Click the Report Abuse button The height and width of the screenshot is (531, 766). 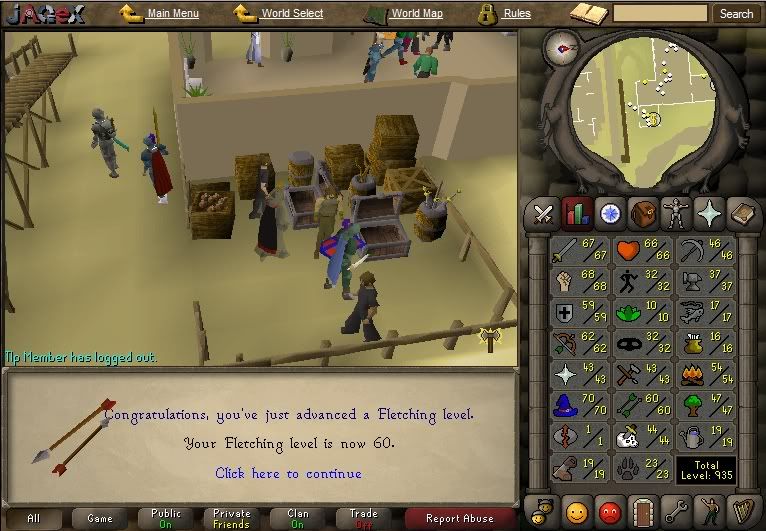point(459,518)
